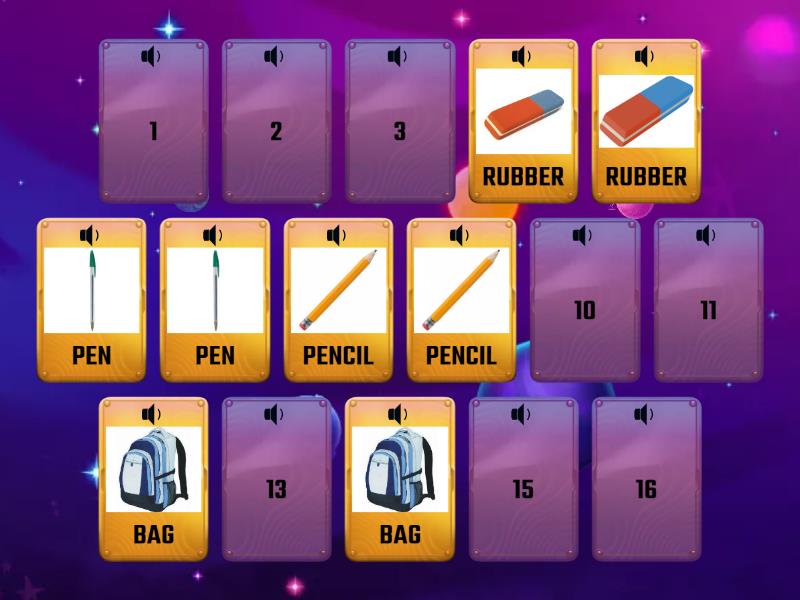The height and width of the screenshot is (600, 800).
Task: Turn over card number 13
Action: coord(276,490)
